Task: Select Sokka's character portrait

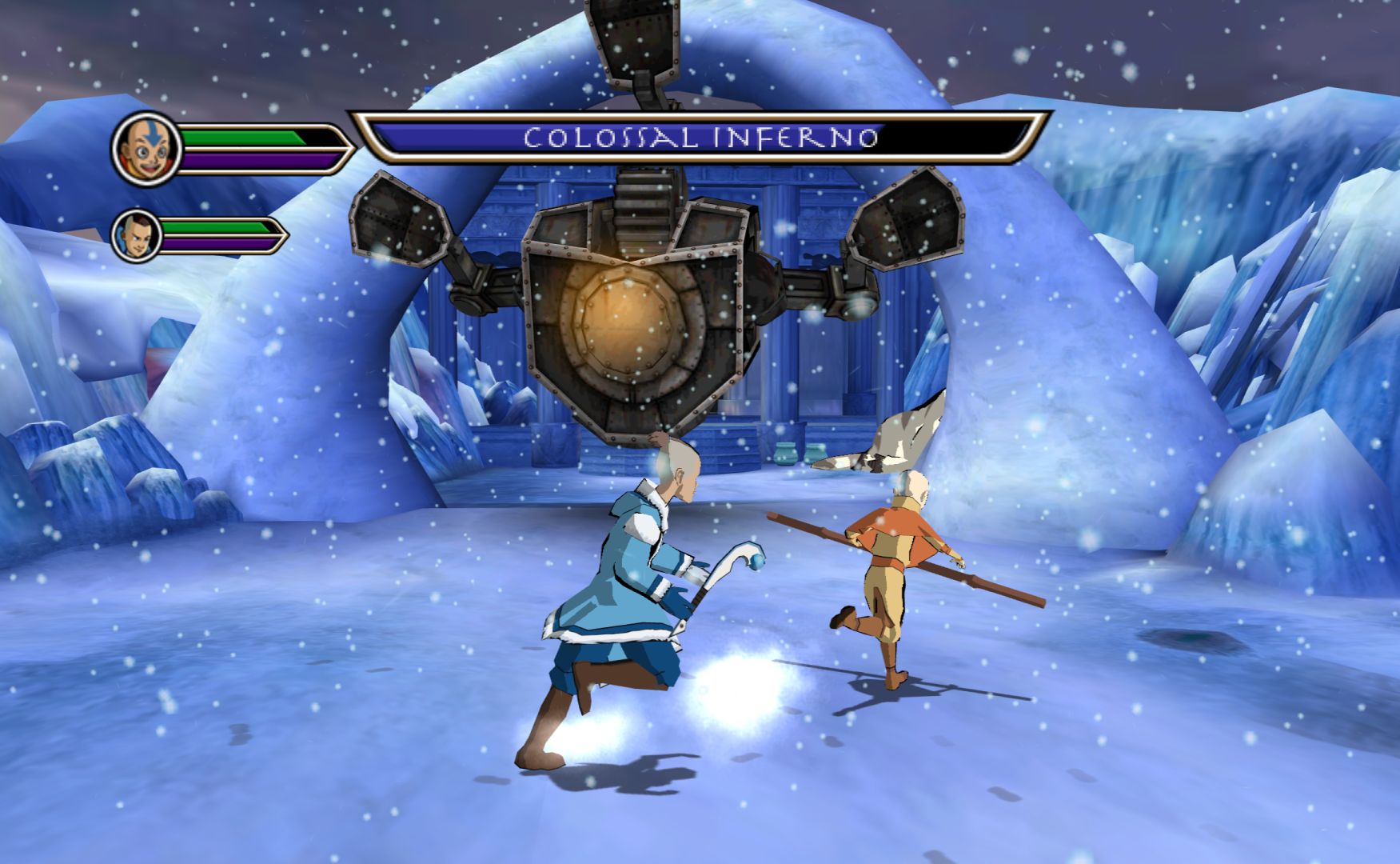Action: [136, 235]
